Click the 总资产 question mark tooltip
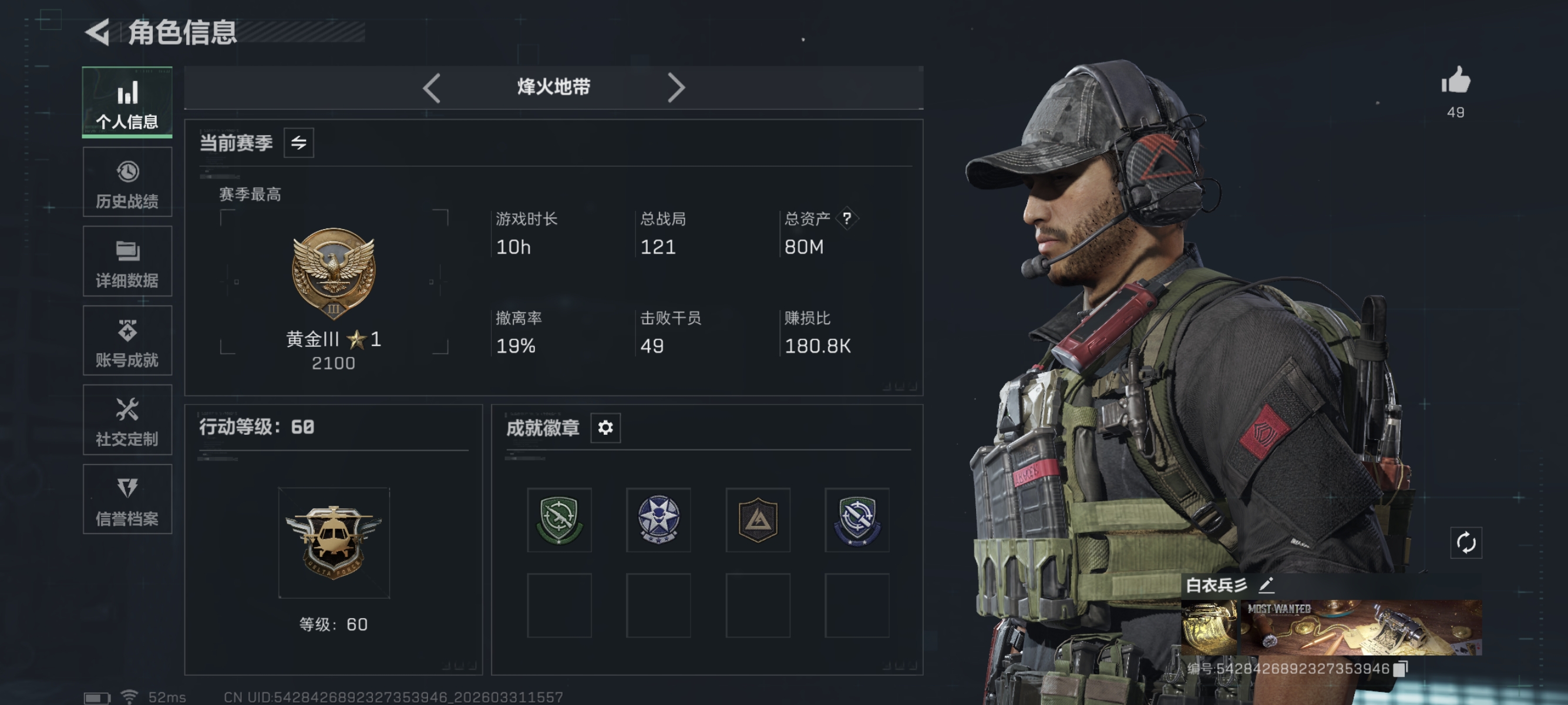The image size is (1568, 705). point(848,219)
